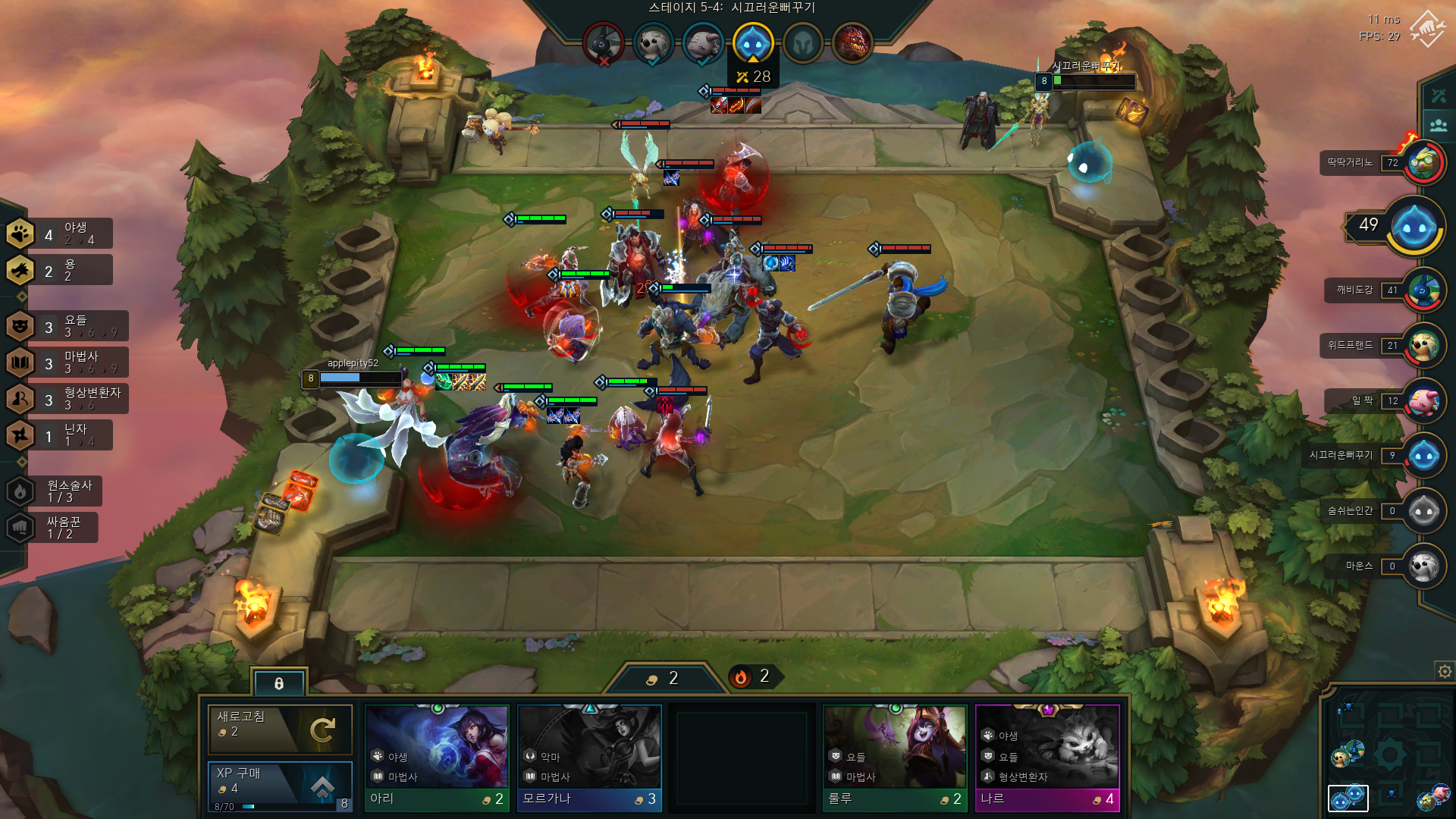Purchase the 모르가나 champion card

pos(589,758)
